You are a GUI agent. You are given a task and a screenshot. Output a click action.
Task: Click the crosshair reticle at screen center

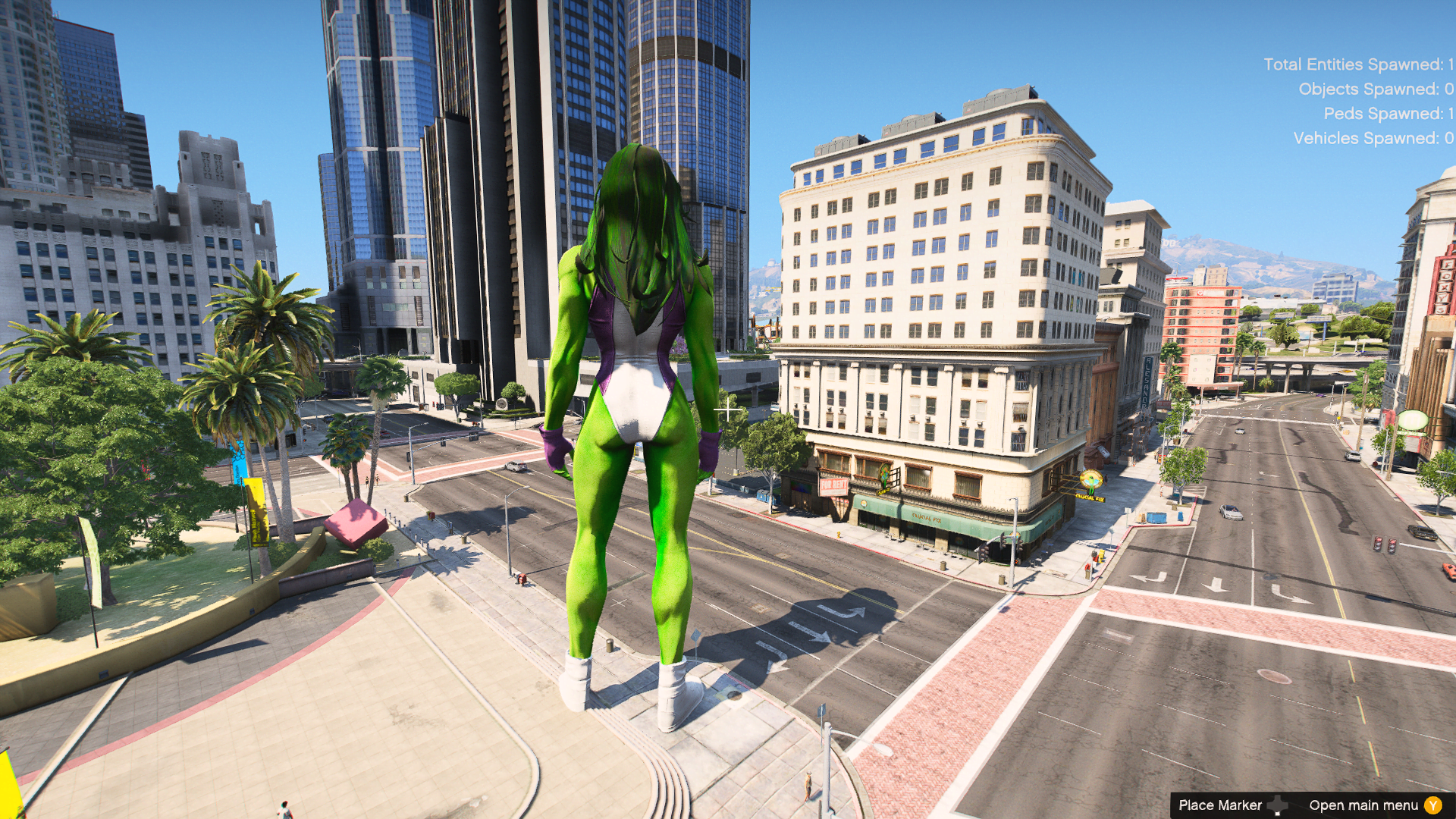pyautogui.click(x=728, y=409)
